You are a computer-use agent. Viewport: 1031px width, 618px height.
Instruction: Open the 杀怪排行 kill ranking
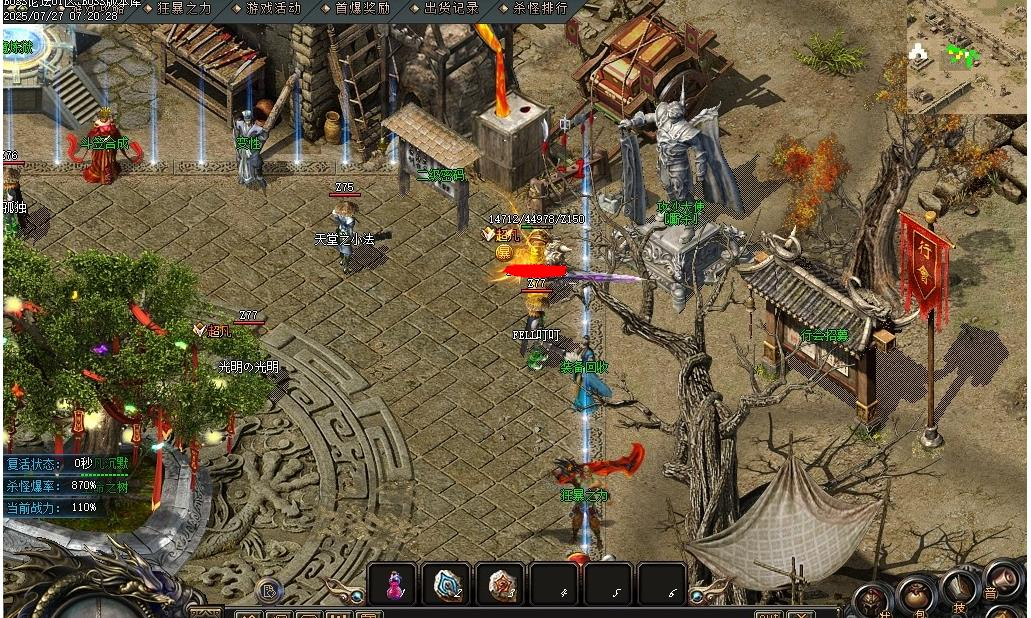tap(534, 9)
